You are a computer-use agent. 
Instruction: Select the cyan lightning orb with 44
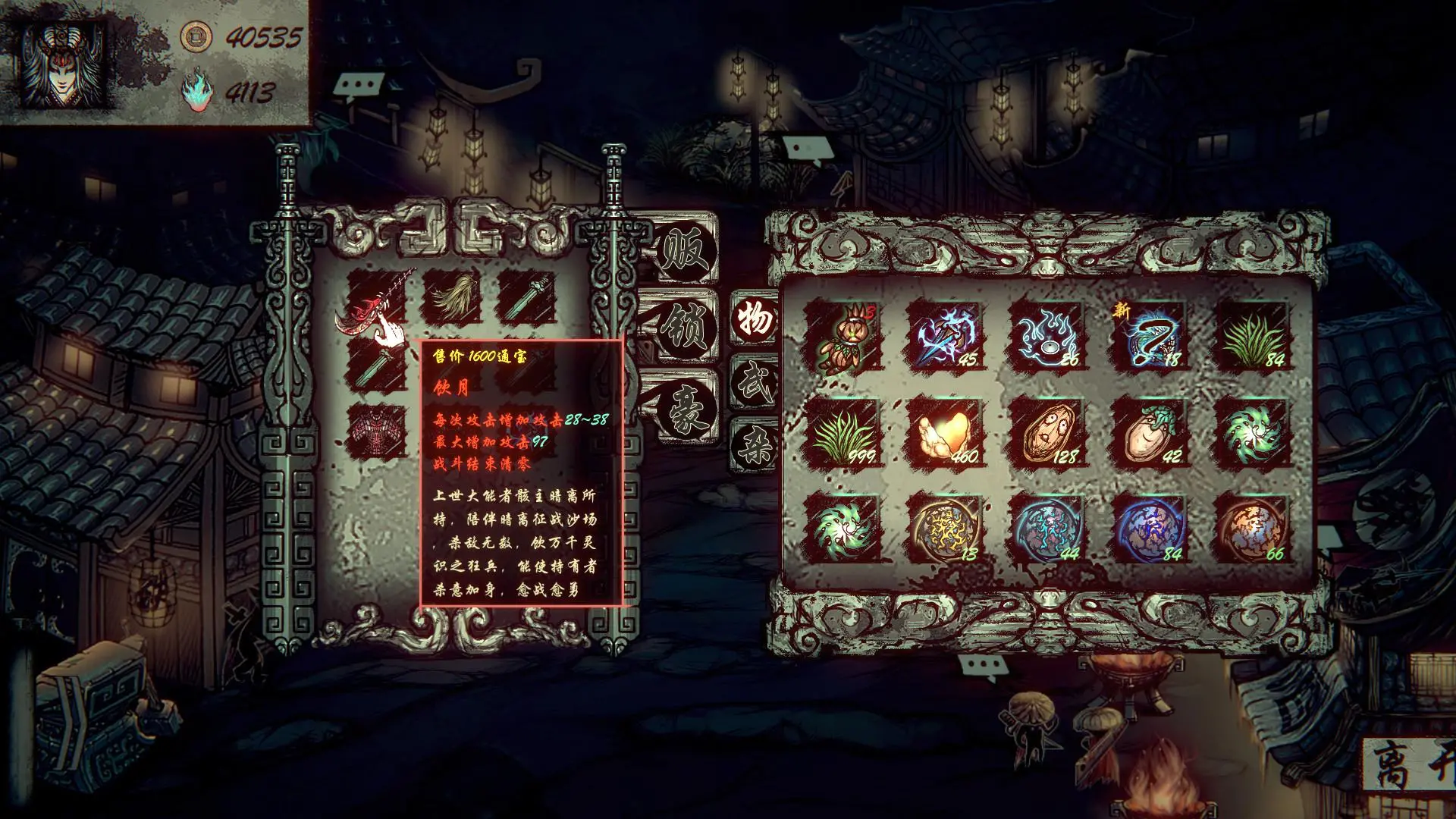click(x=1047, y=529)
